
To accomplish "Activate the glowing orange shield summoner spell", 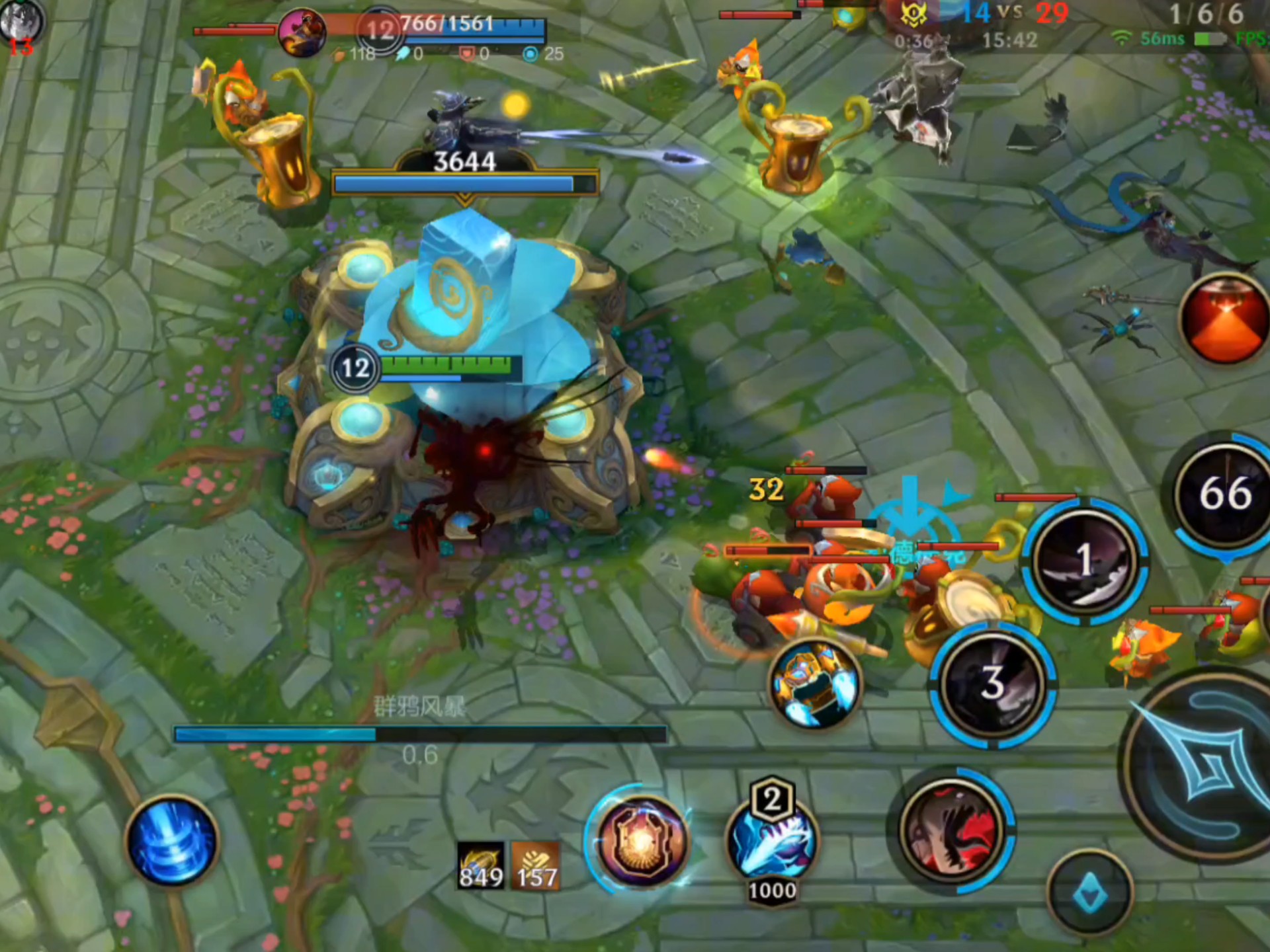I will (640, 842).
